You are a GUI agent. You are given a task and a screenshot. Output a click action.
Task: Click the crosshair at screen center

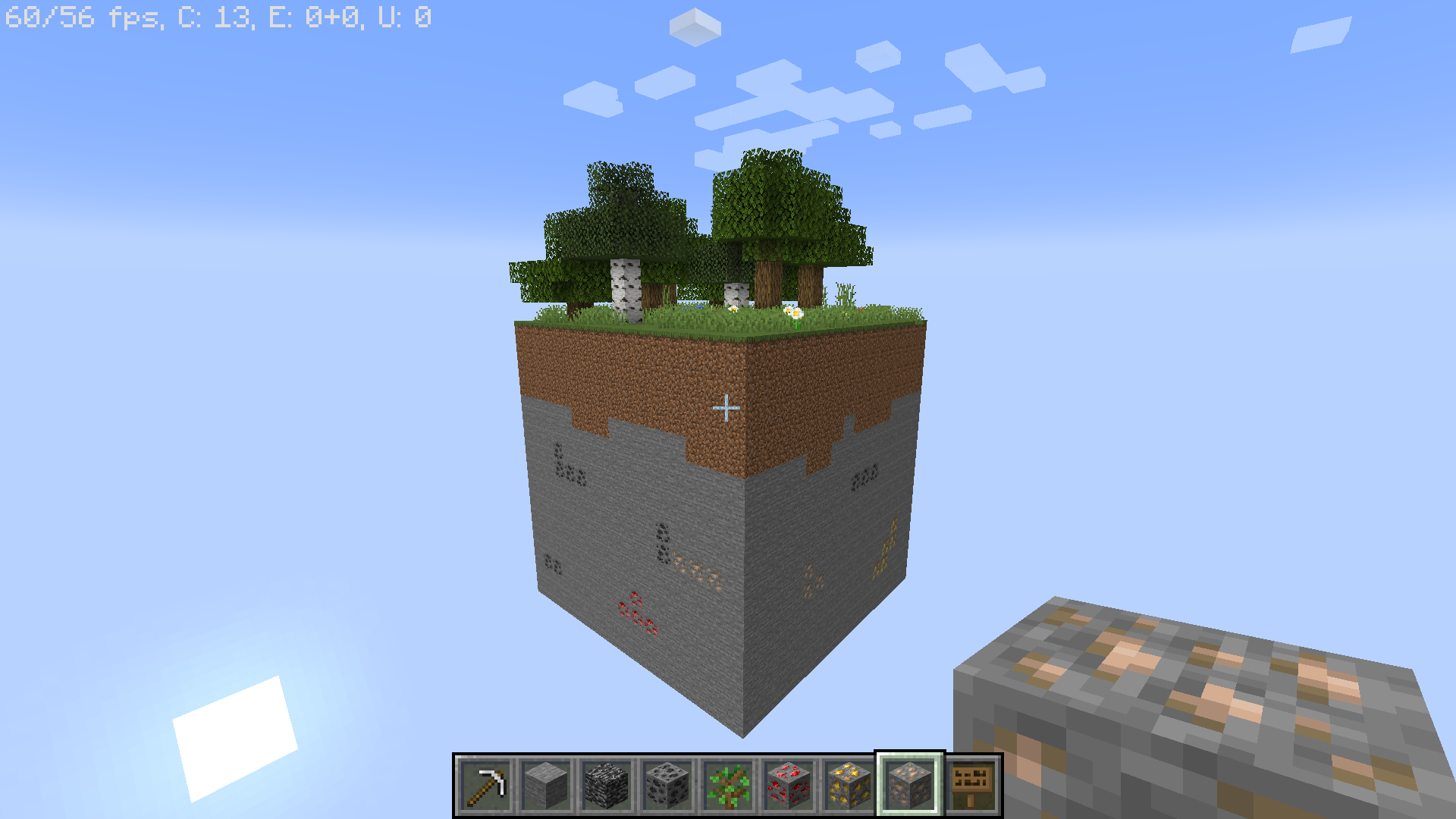coord(726,407)
